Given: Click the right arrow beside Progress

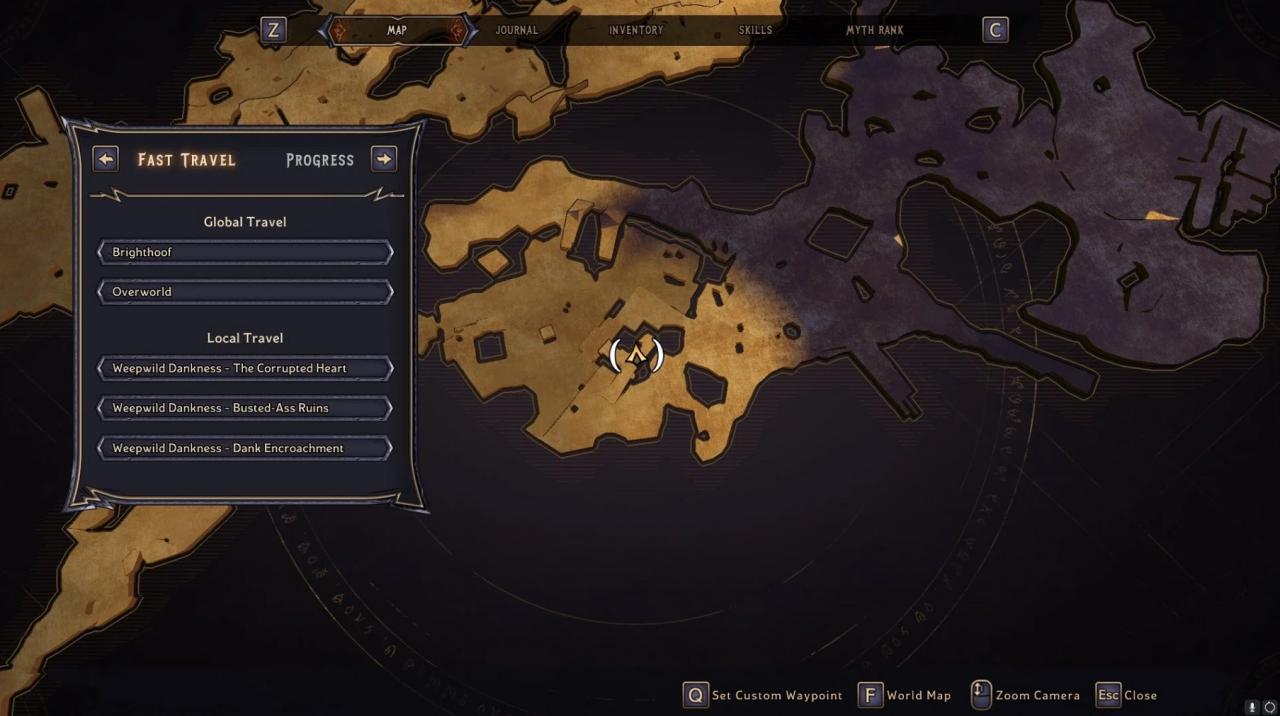Looking at the screenshot, I should (384, 159).
